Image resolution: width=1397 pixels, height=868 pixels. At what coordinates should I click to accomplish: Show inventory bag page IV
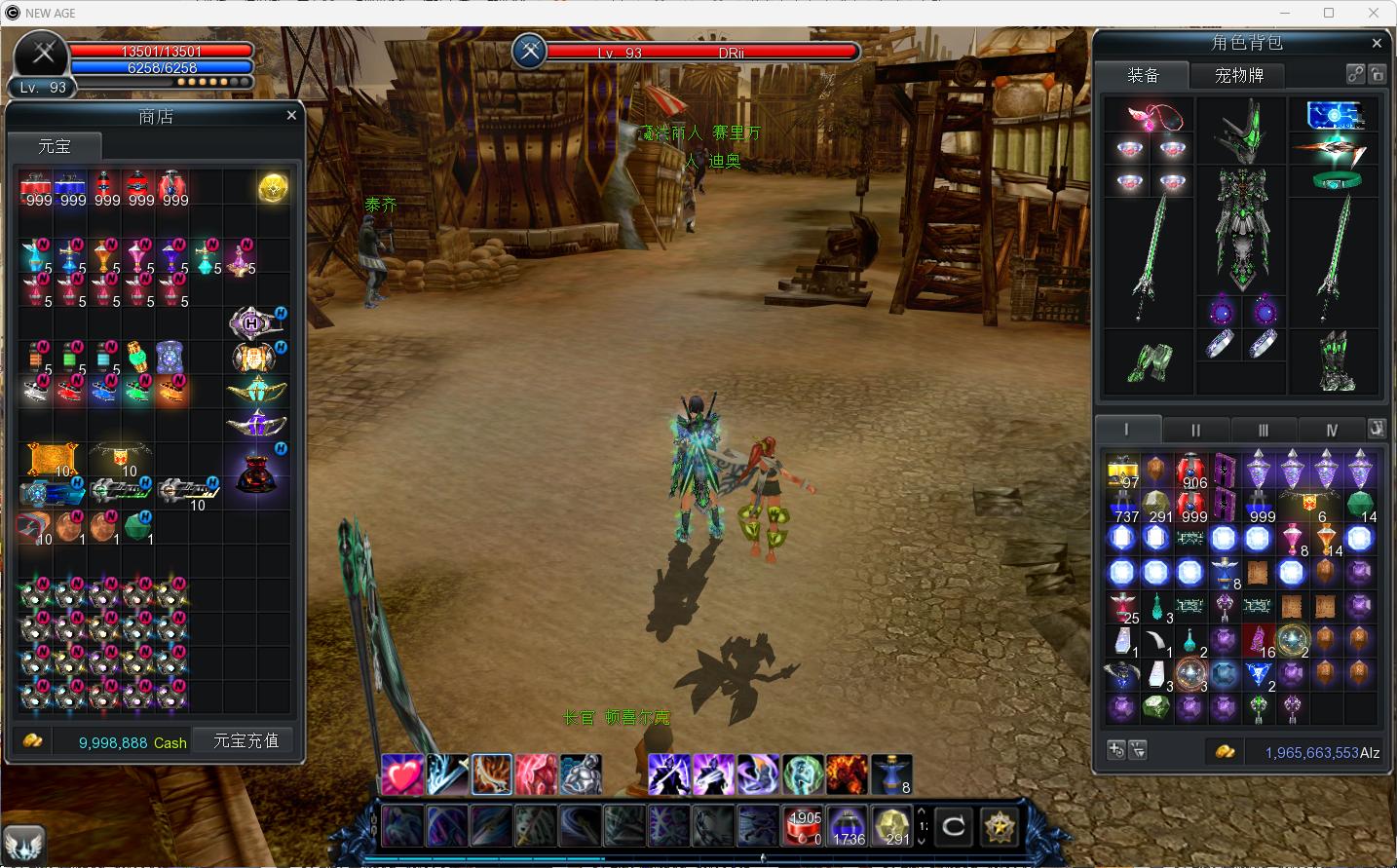[x=1331, y=430]
